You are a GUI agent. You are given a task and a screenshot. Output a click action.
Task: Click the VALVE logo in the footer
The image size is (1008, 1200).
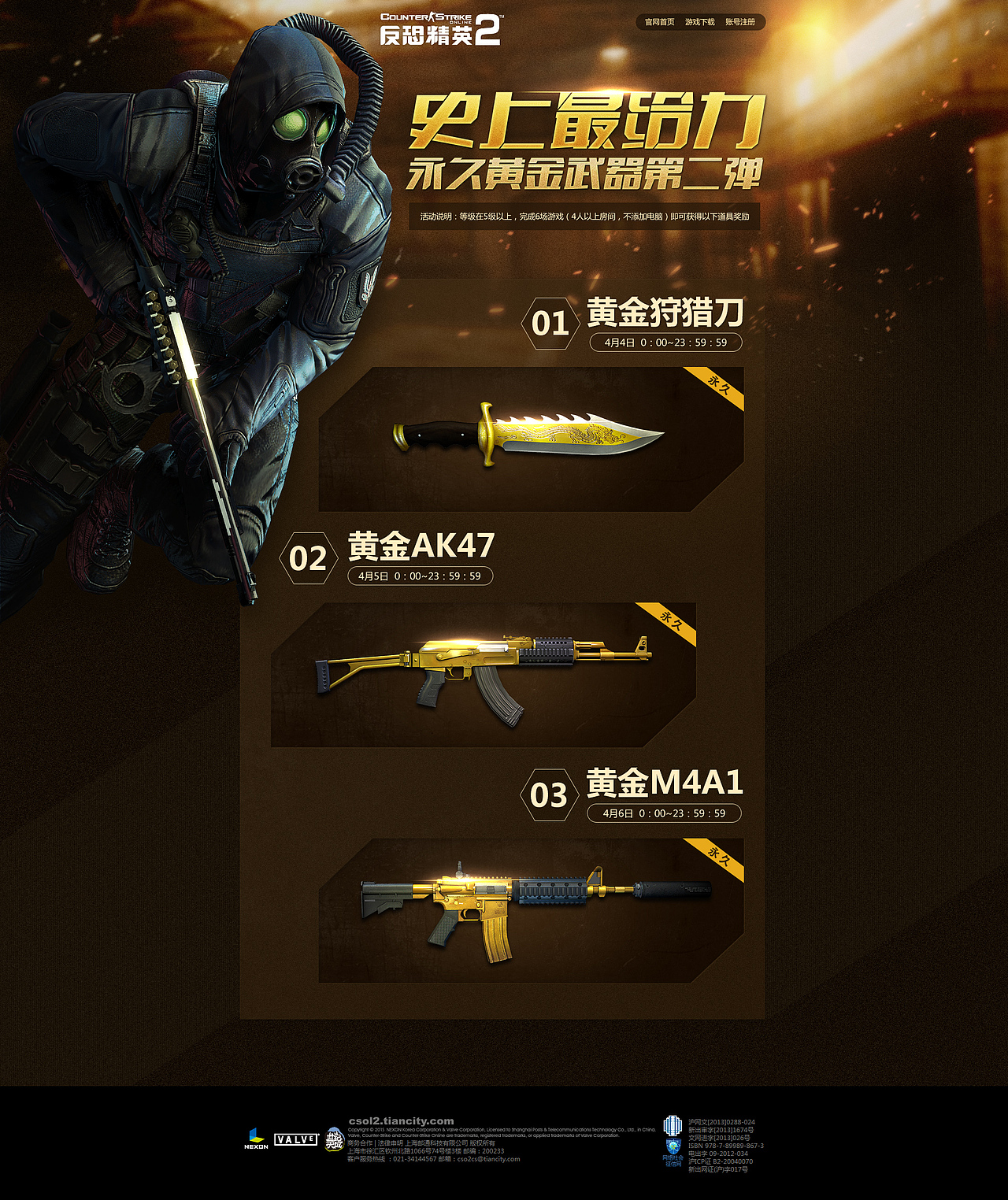(294, 1140)
